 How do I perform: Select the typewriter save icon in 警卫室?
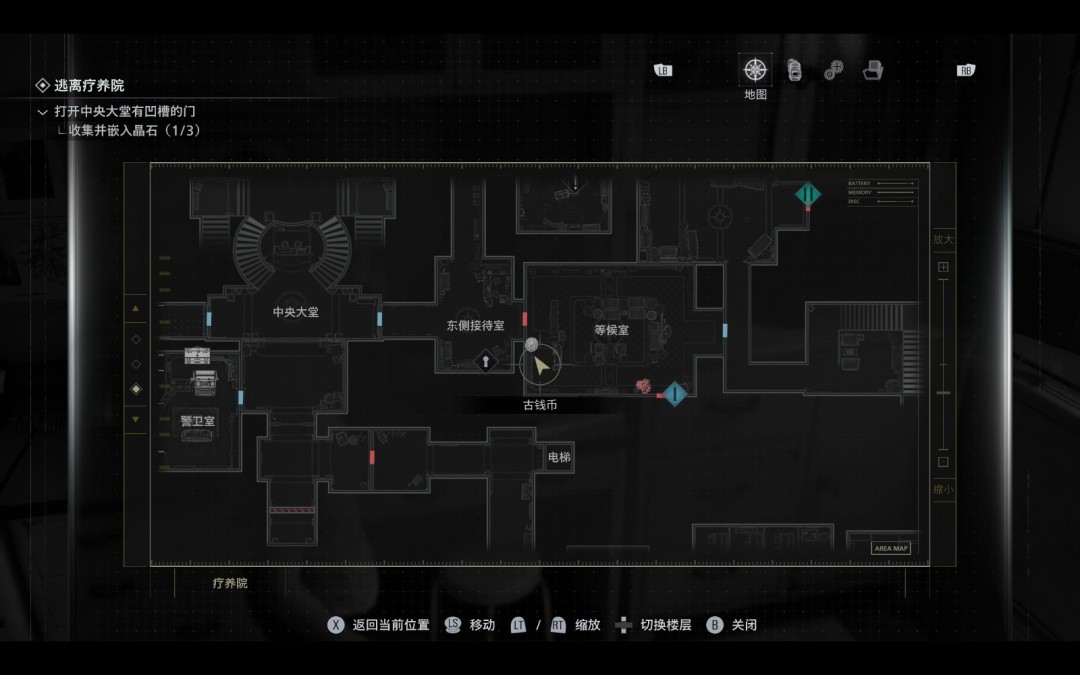coord(203,380)
